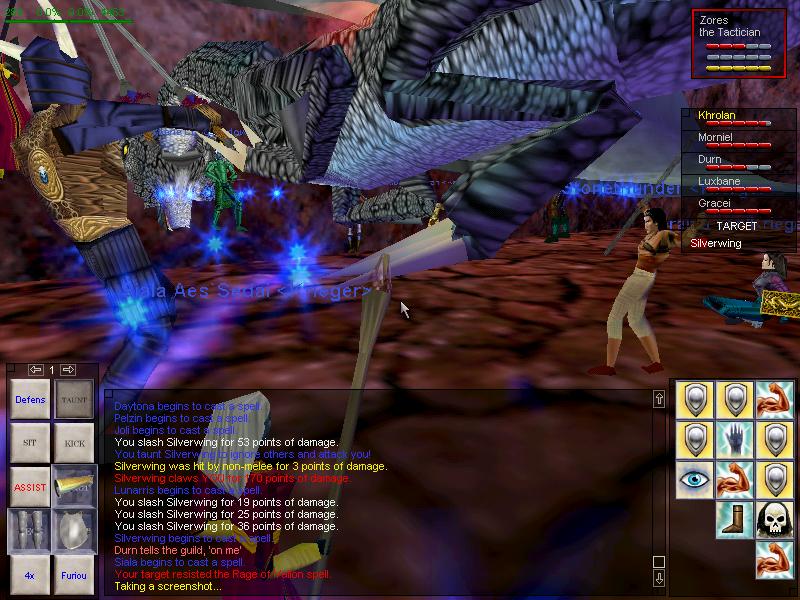Select the leg greaves hotbar slot
The image size is (800, 600).
[x=30, y=530]
